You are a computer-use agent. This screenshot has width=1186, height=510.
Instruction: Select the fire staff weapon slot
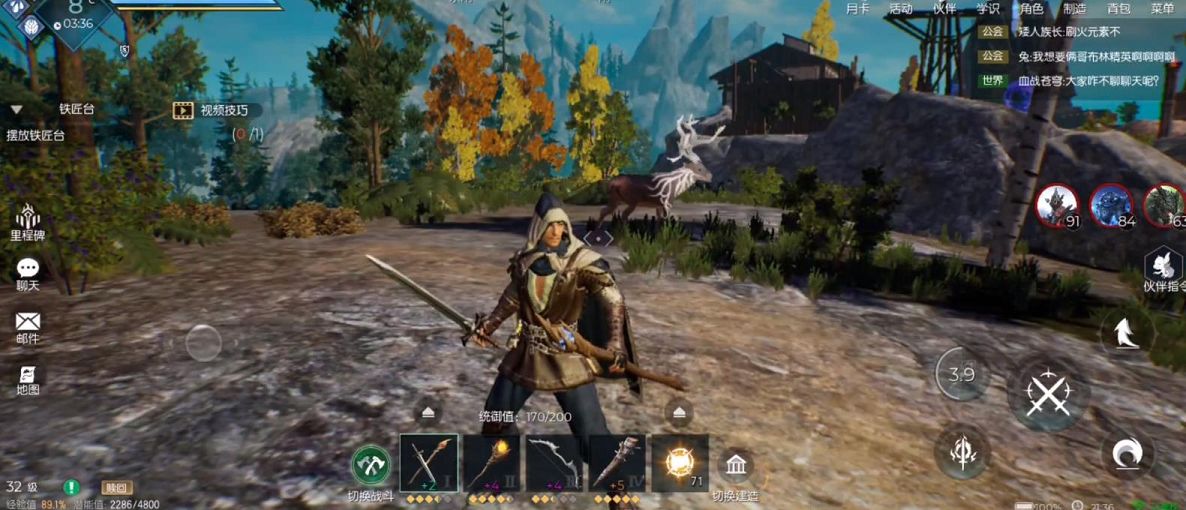[x=491, y=463]
